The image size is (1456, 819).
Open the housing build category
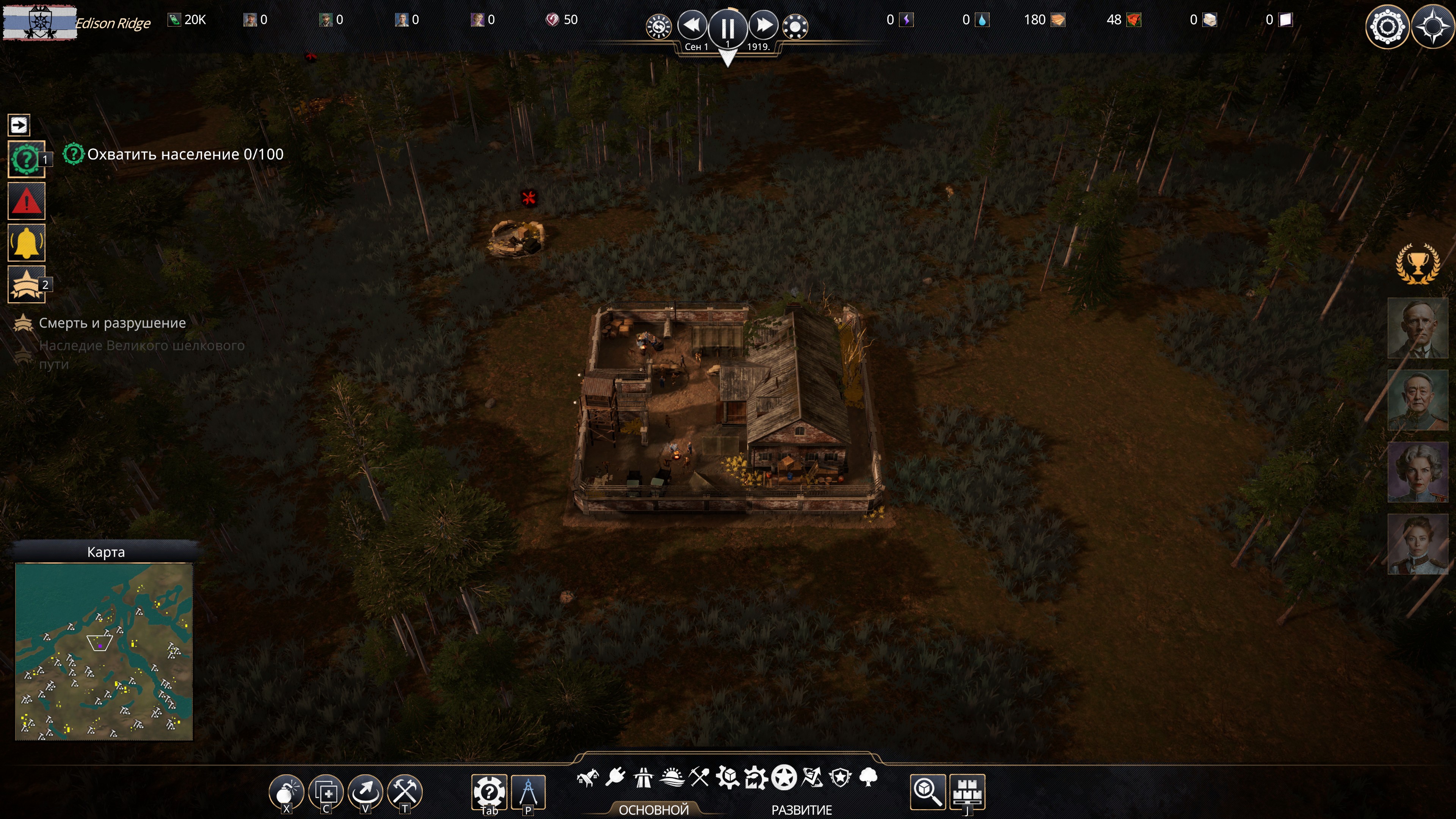pyautogui.click(x=588, y=778)
